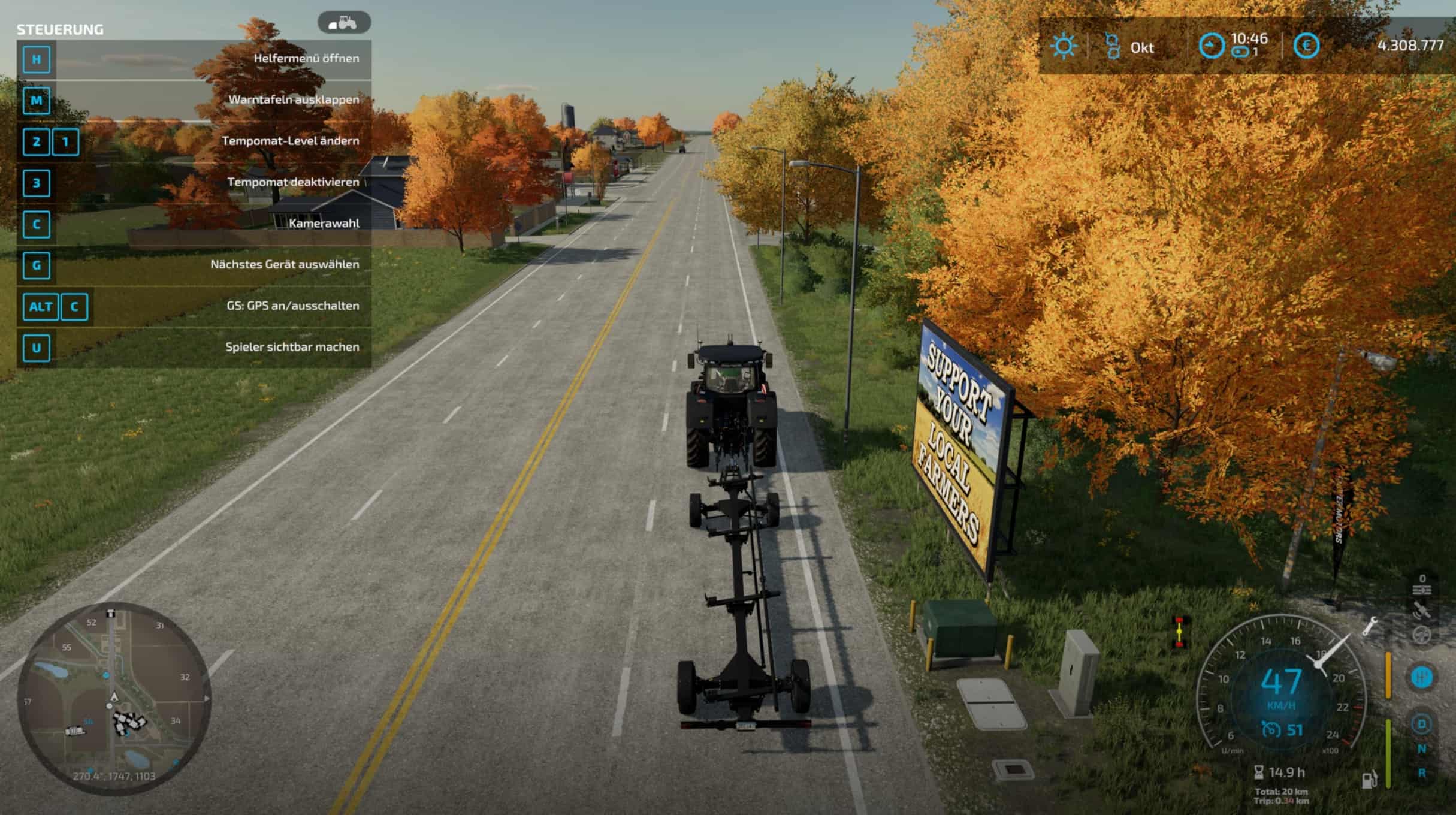
Task: Click the red and yellow axle indicator
Action: point(1180,632)
